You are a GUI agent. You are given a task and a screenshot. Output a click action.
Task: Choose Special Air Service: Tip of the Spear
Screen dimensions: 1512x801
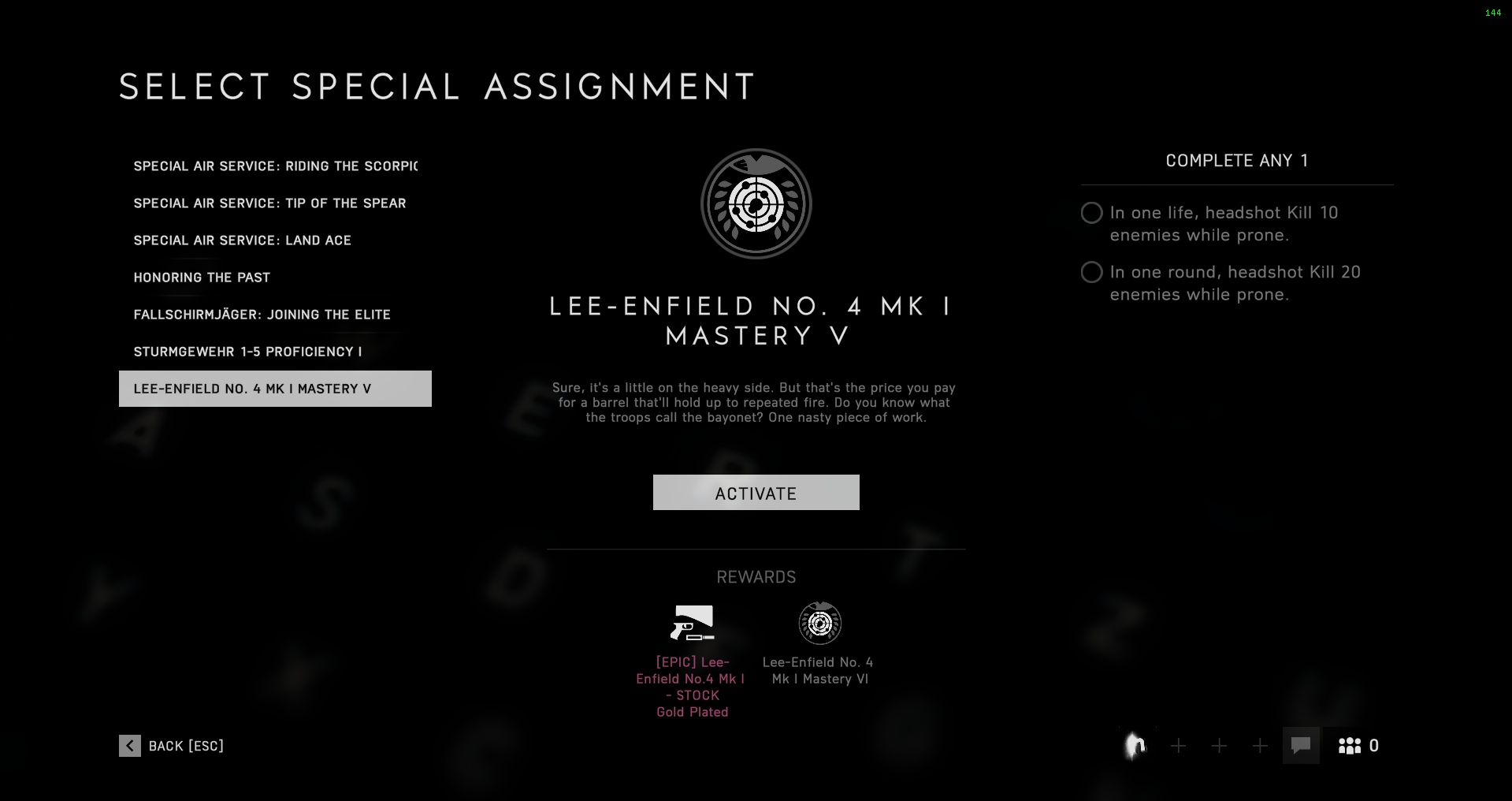coord(269,203)
